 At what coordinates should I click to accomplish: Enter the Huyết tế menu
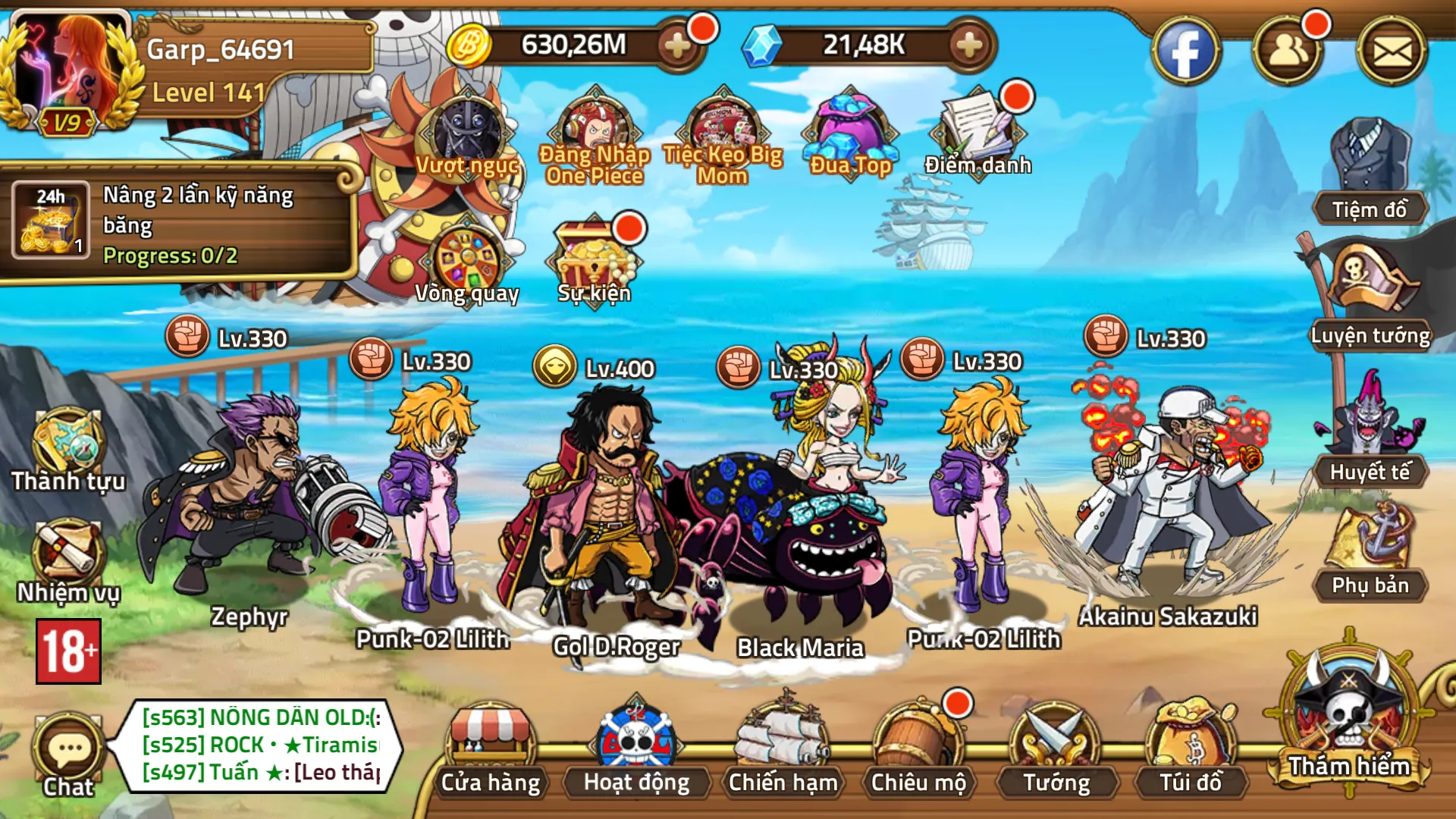coord(1370,425)
